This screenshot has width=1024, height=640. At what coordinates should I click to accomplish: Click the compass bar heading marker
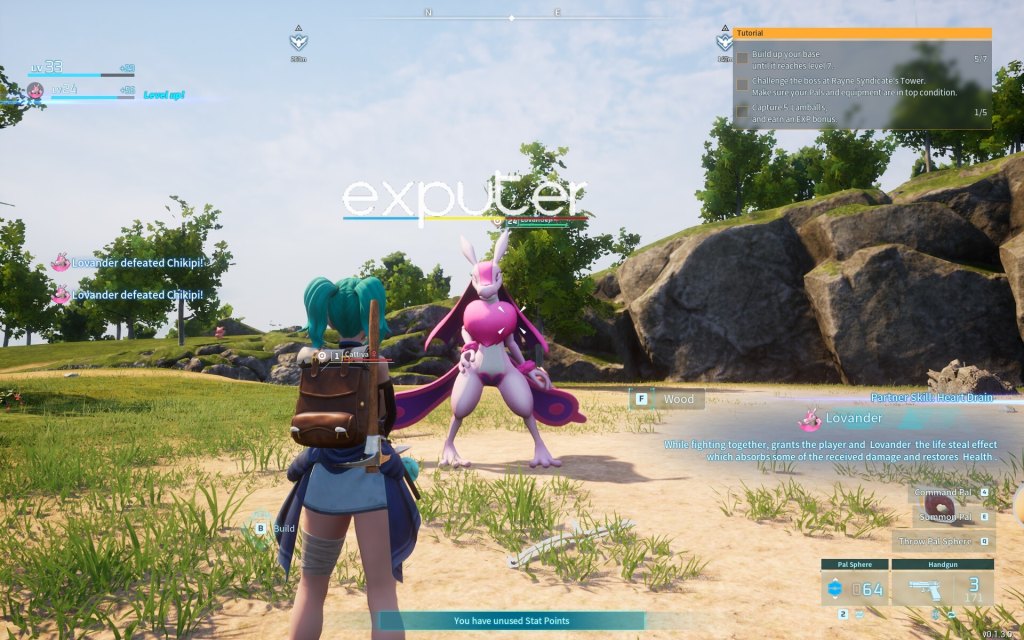click(511, 18)
